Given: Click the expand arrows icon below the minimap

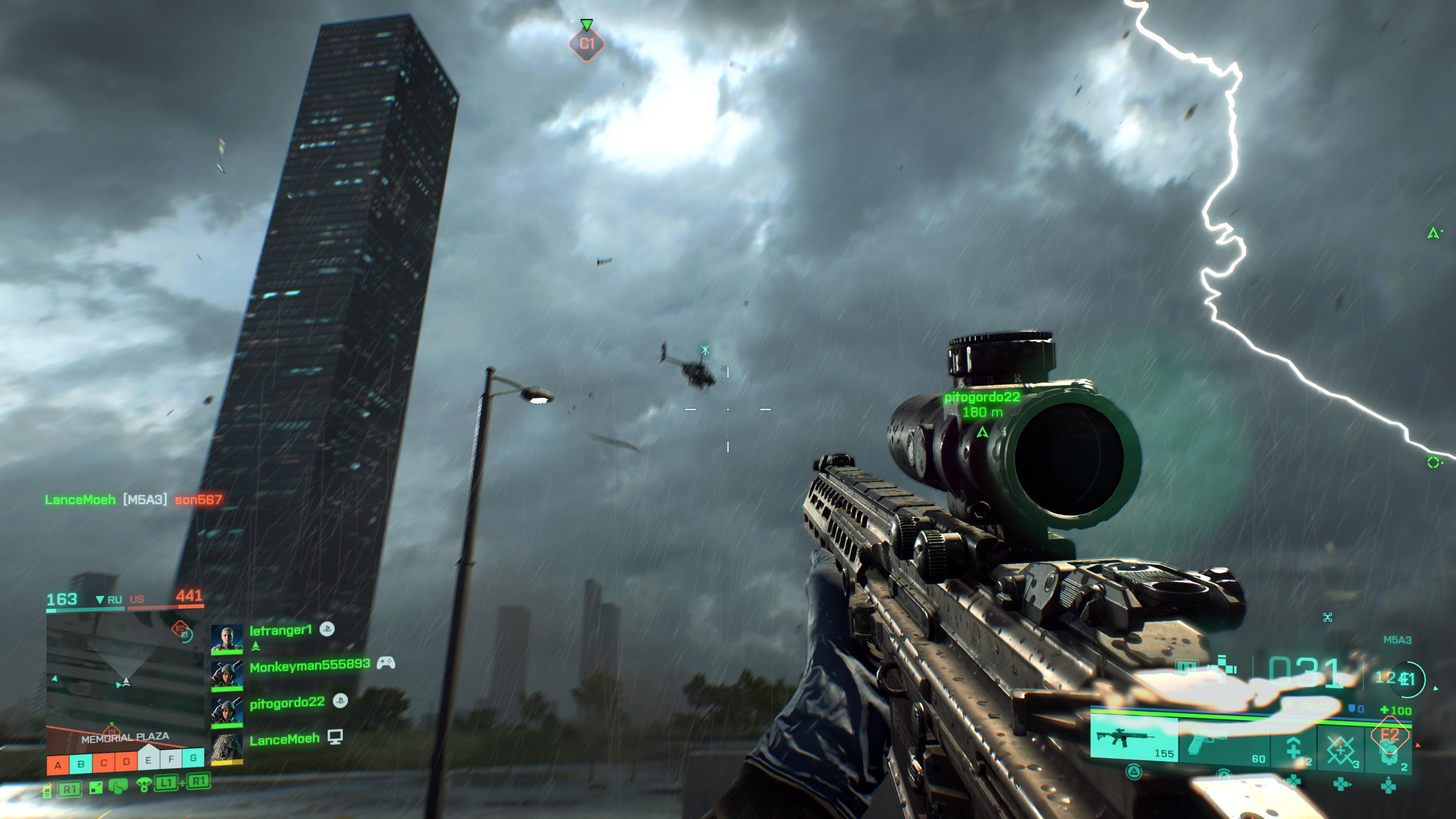Looking at the screenshot, I should coord(96,788).
